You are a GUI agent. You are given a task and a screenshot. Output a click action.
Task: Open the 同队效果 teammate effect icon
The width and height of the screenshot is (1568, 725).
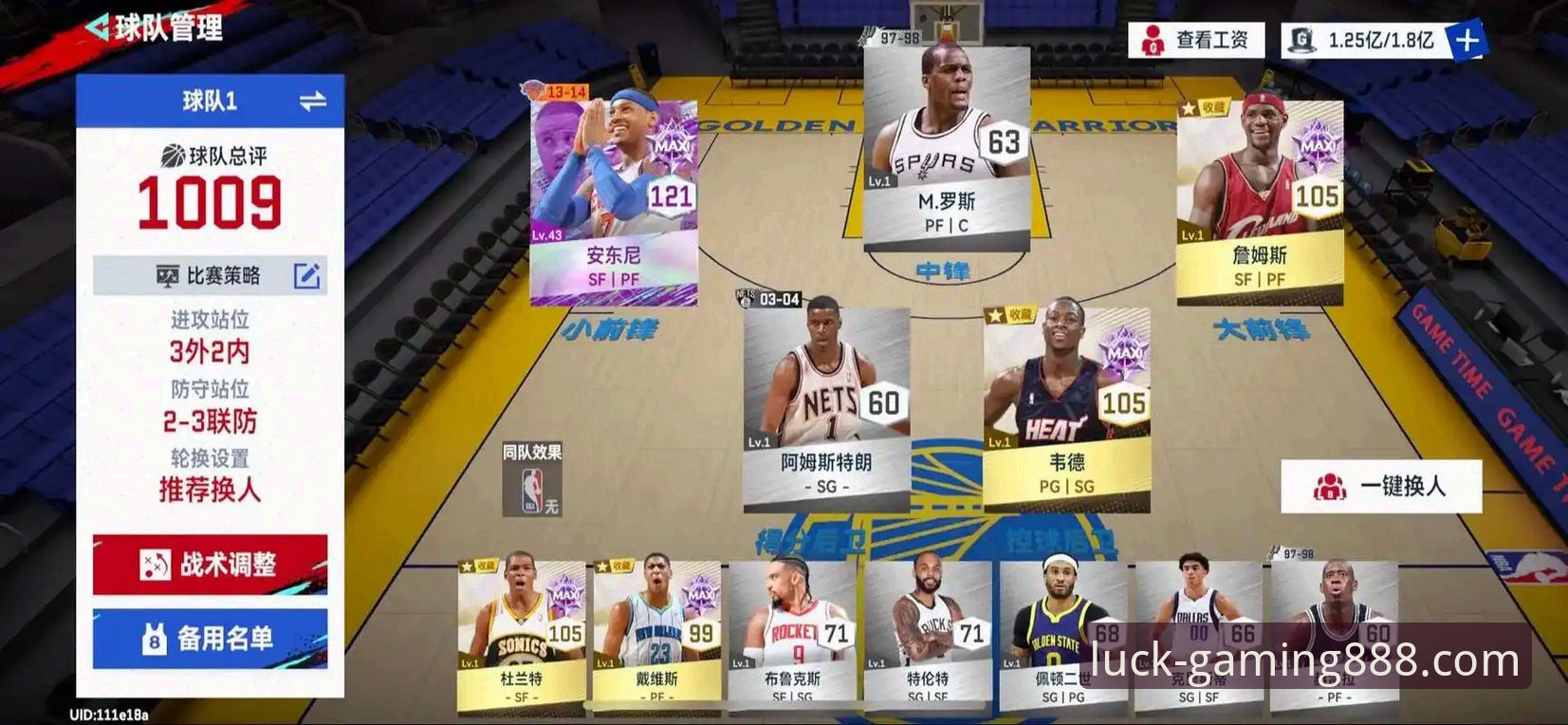point(531,481)
